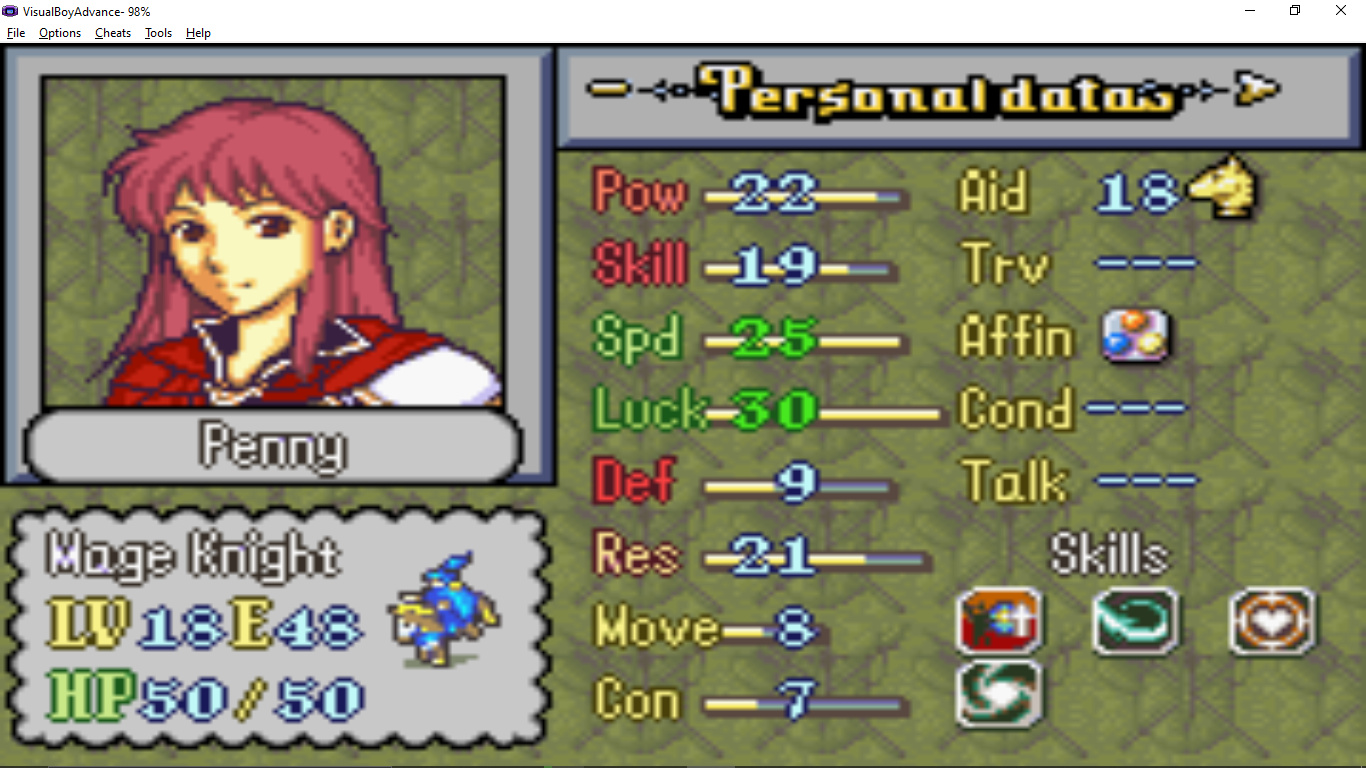1366x768 pixels.
Task: Click Penny's character portrait
Action: (273, 240)
